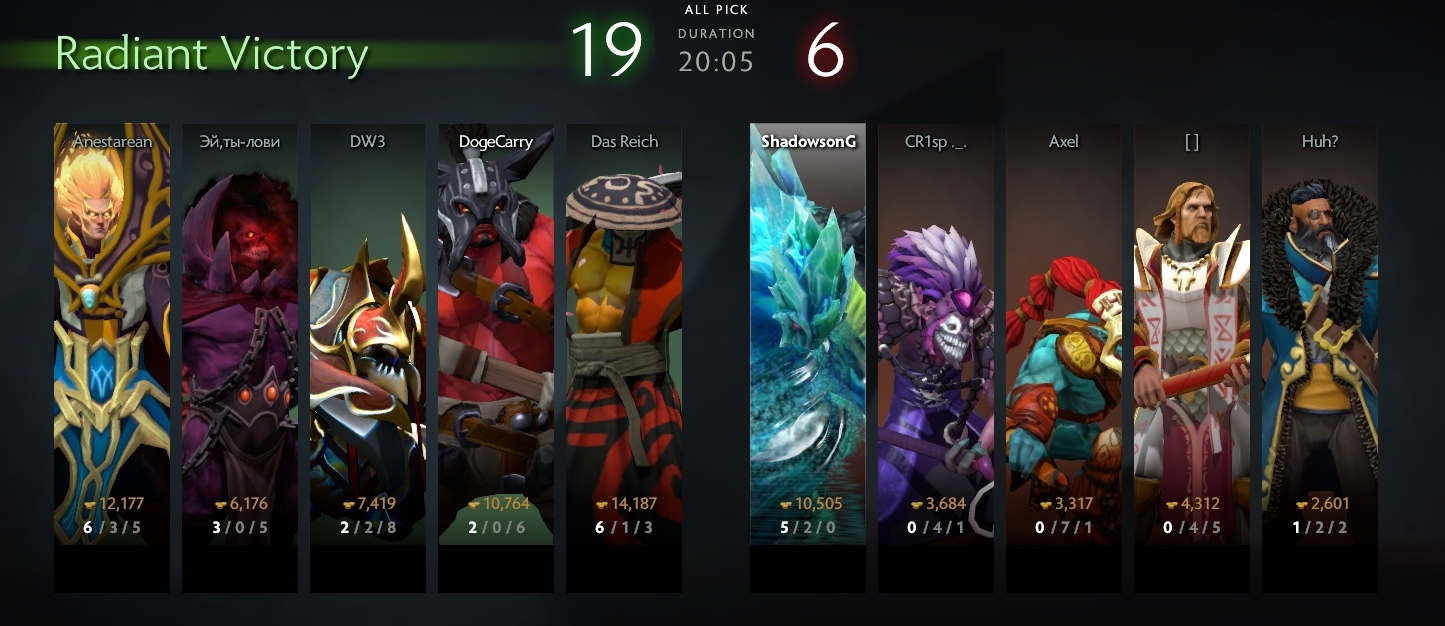Choose DW3's player card
The image size is (1445, 626).
(x=367, y=335)
